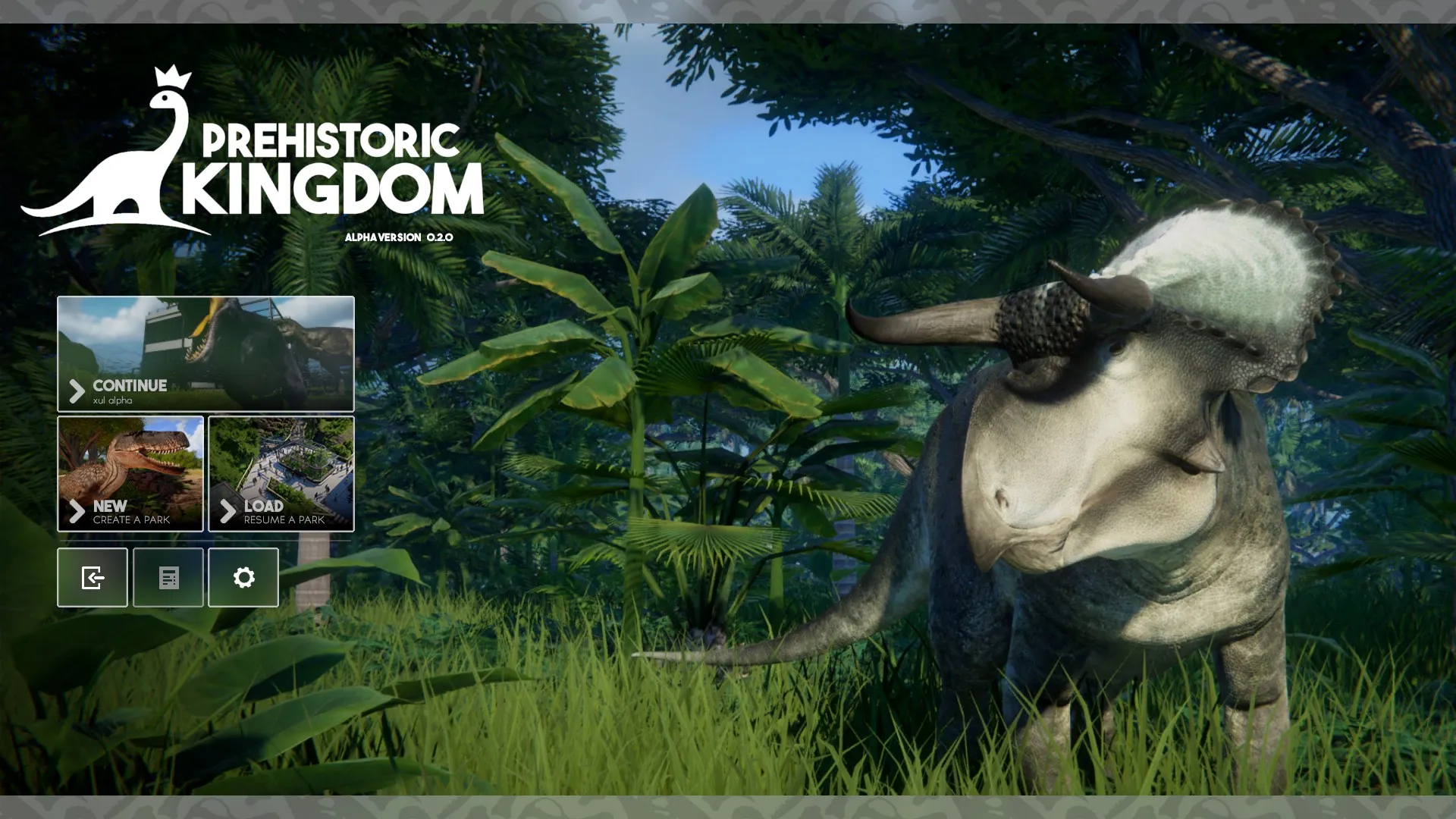Continue the xul alpha park

[x=206, y=353]
